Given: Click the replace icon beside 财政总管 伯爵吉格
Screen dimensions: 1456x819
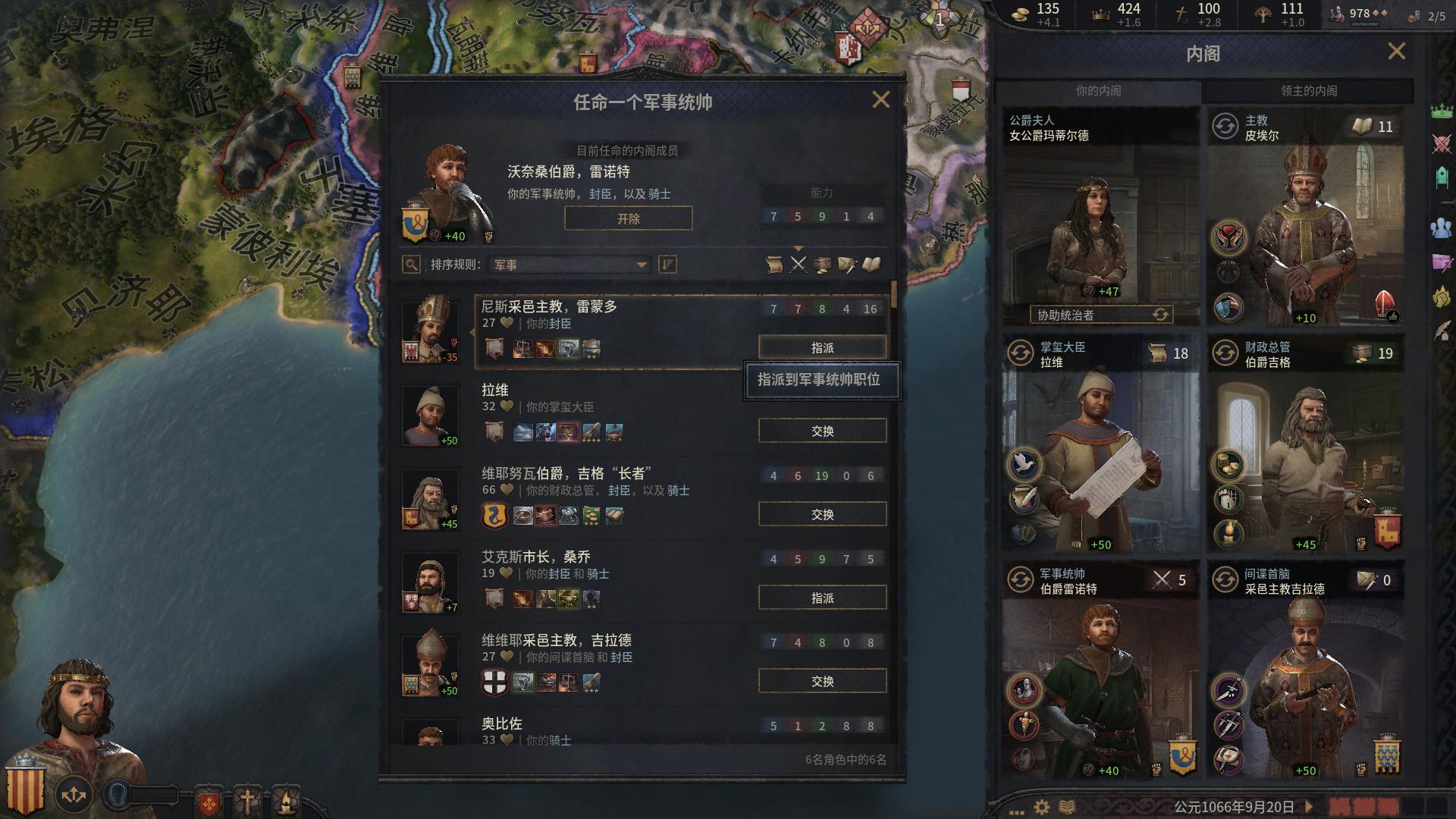Looking at the screenshot, I should pyautogui.click(x=1224, y=353).
